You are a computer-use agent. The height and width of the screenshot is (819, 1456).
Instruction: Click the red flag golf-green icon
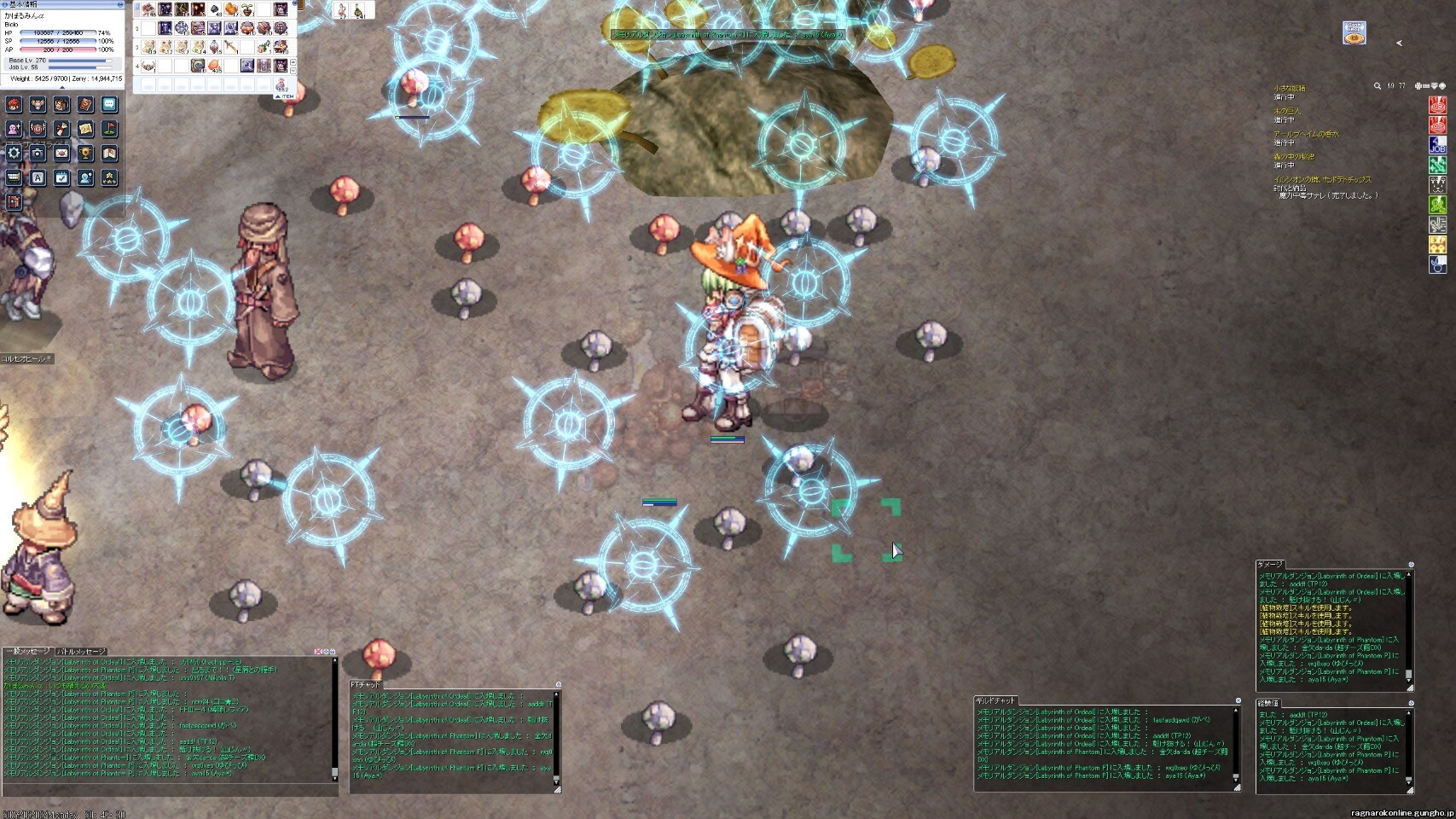pyautogui.click(x=109, y=129)
